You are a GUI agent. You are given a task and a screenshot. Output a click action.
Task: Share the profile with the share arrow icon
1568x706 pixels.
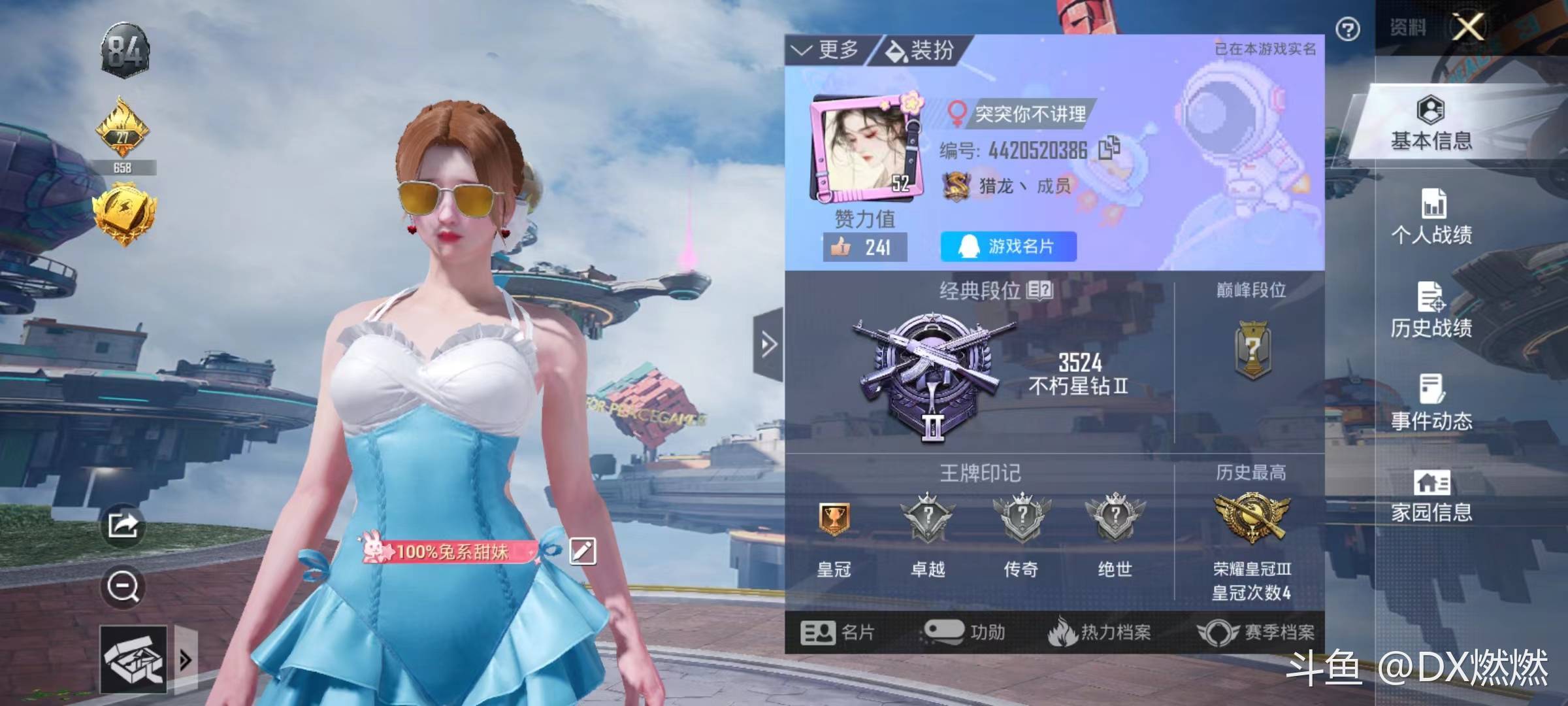coord(123,524)
